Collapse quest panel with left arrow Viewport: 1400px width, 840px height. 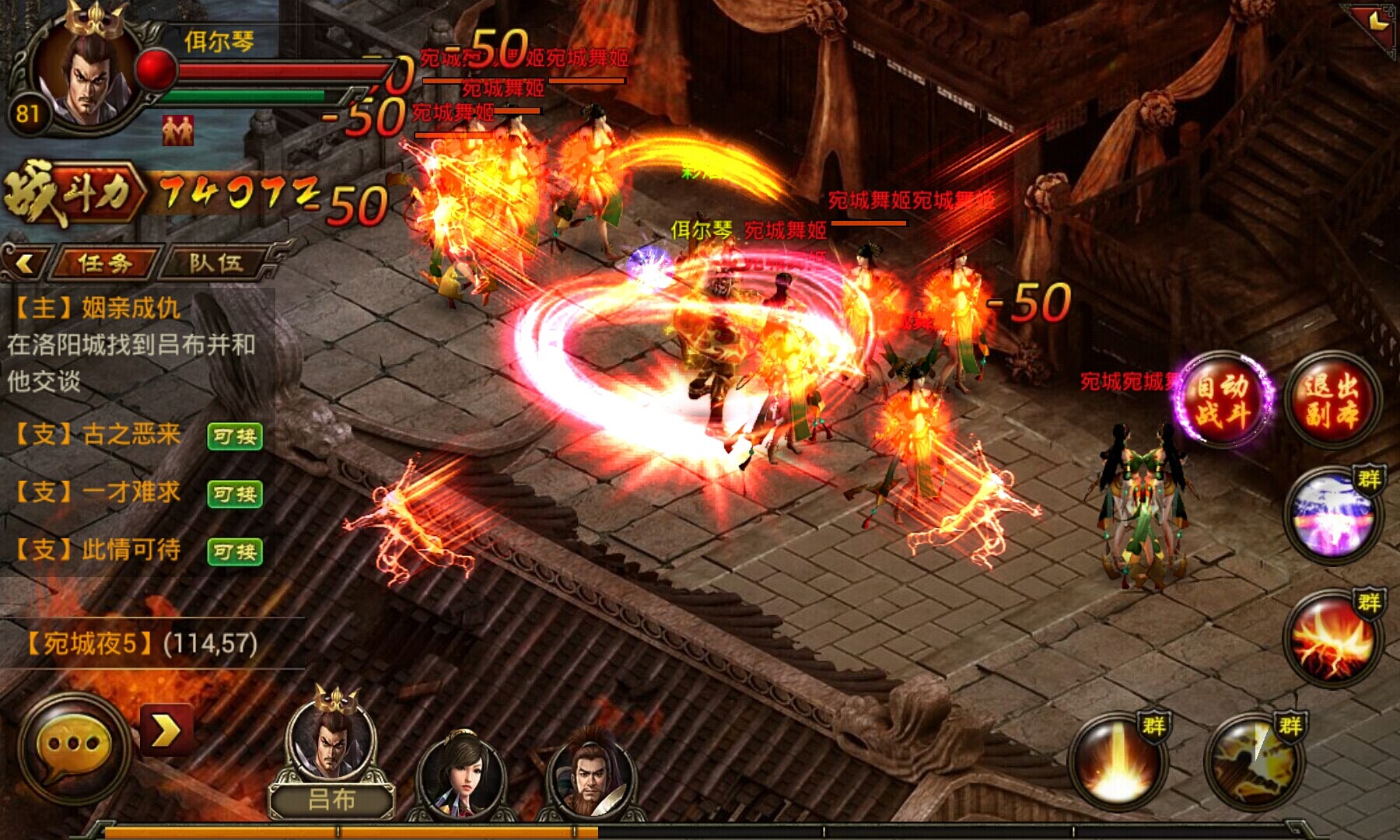25,263
